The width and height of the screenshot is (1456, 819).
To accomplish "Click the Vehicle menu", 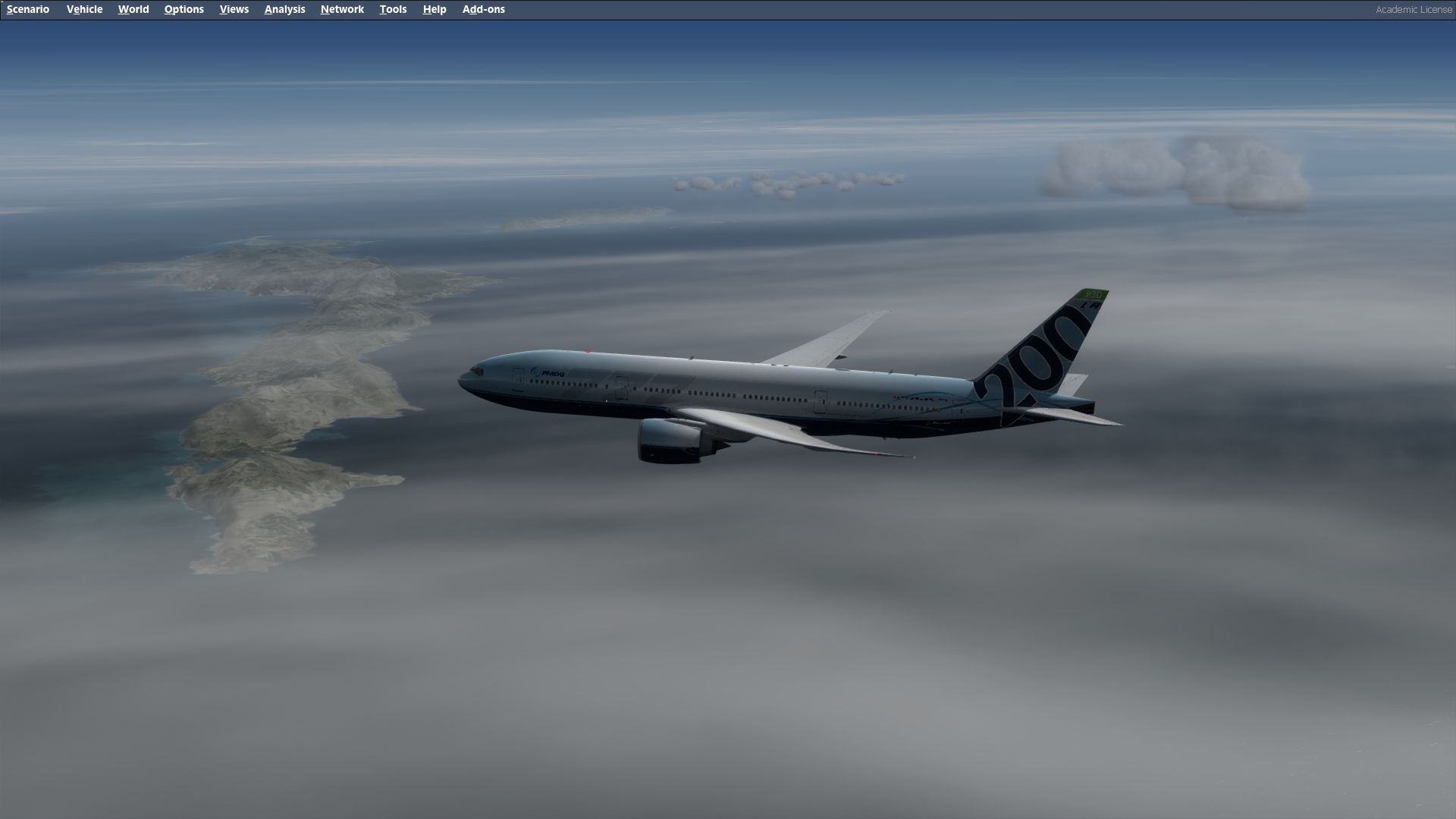I will (x=84, y=9).
